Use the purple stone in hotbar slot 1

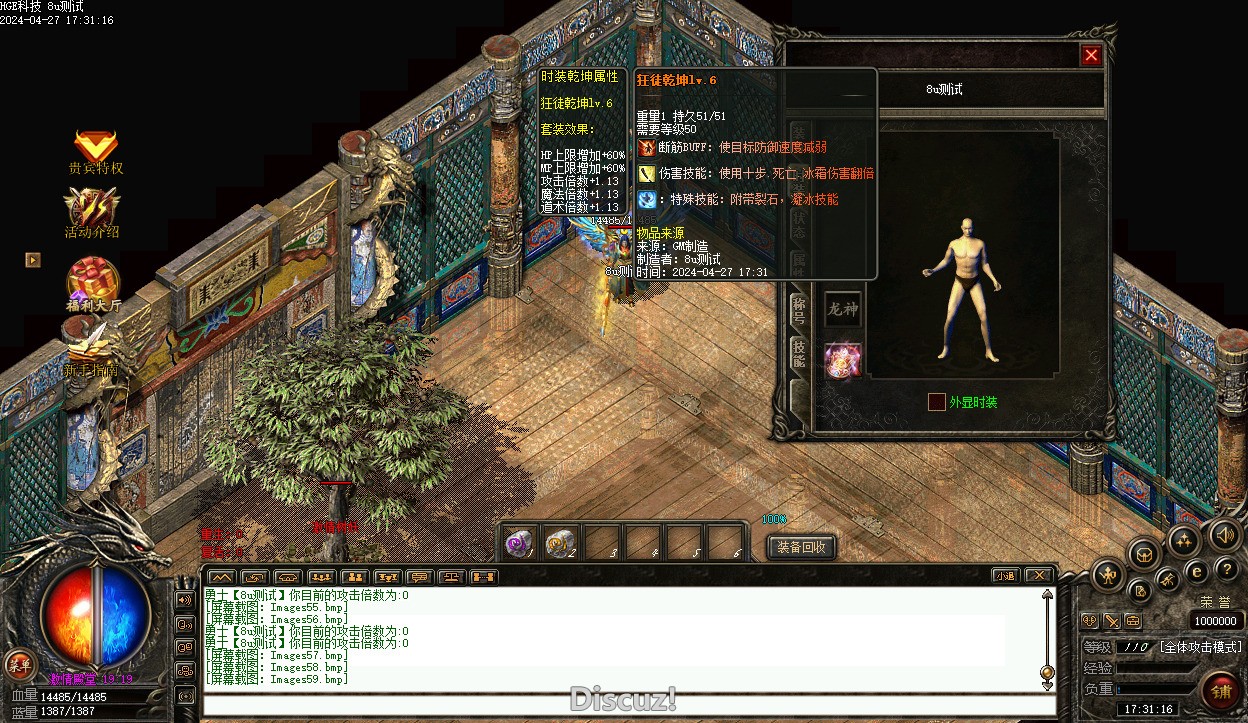tap(519, 543)
